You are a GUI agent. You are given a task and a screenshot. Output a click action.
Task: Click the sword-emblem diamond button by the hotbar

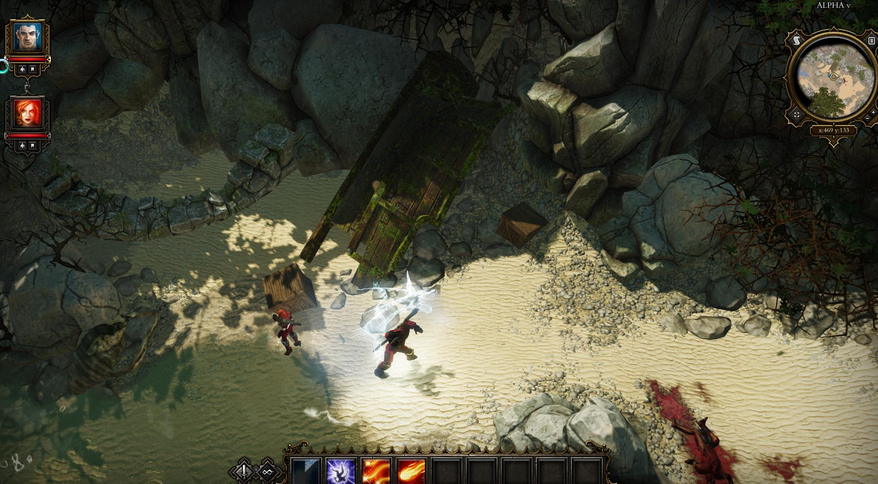pos(242,471)
